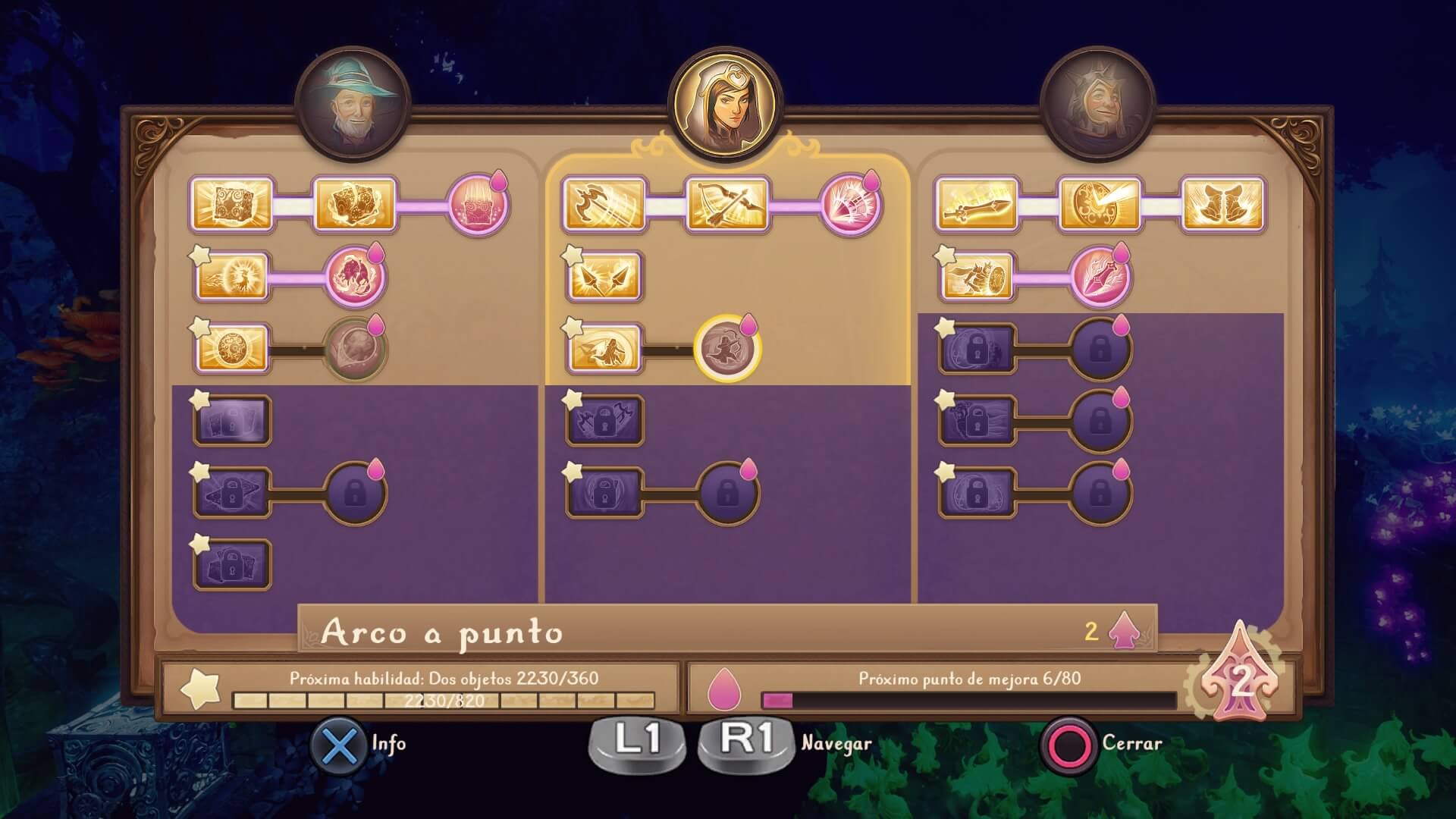Select the pink box upgrade circle
The height and width of the screenshot is (819, 1456).
(x=478, y=205)
